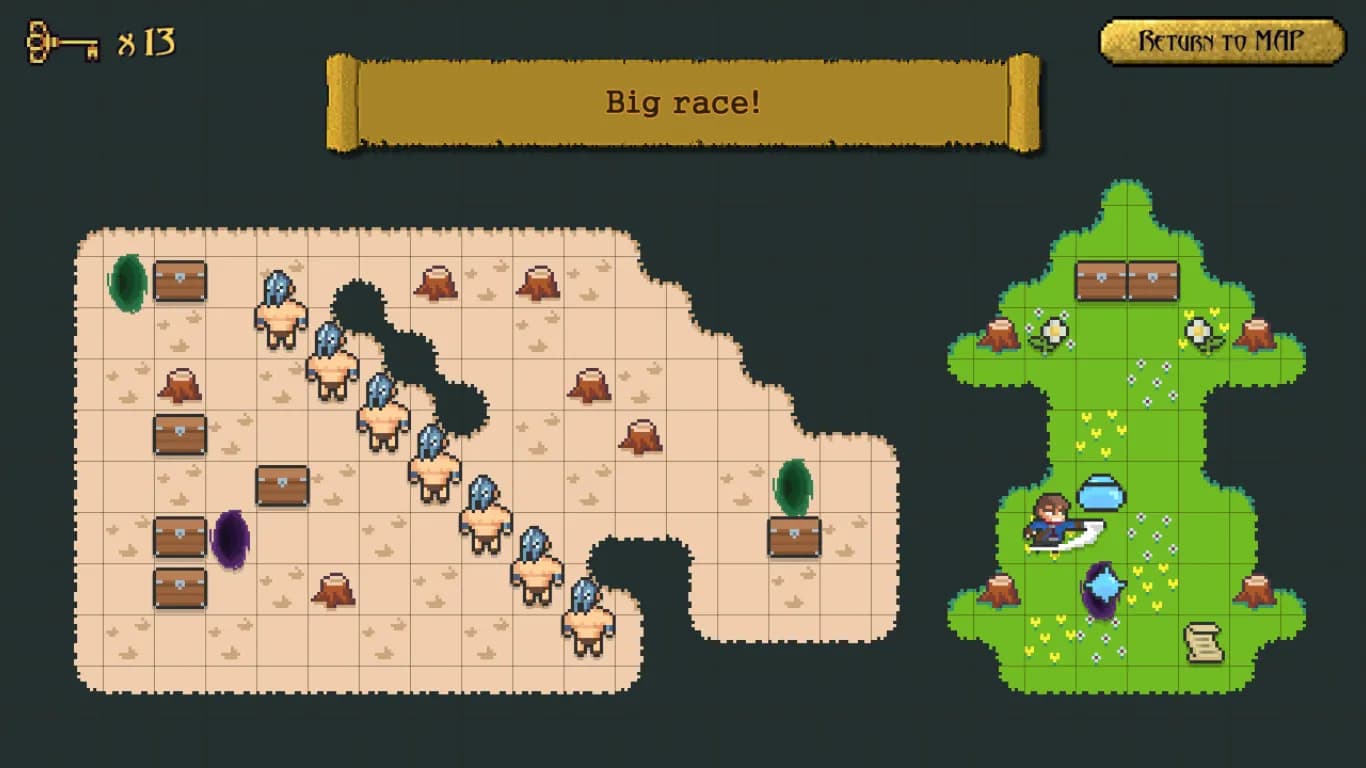Click the "Big race!" banner scroll

tap(683, 102)
